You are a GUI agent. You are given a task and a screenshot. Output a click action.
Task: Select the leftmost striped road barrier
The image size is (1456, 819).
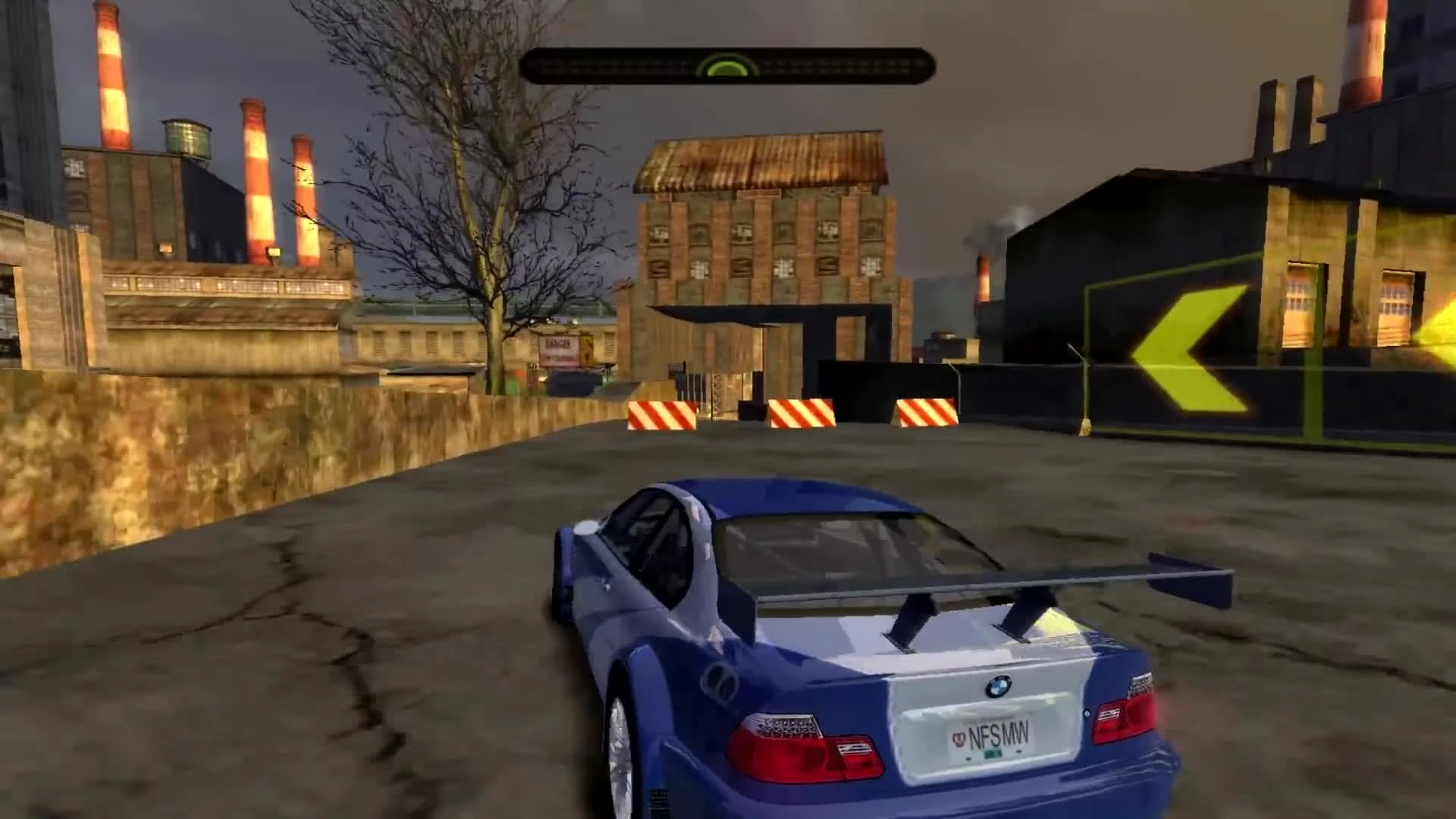pos(662,415)
